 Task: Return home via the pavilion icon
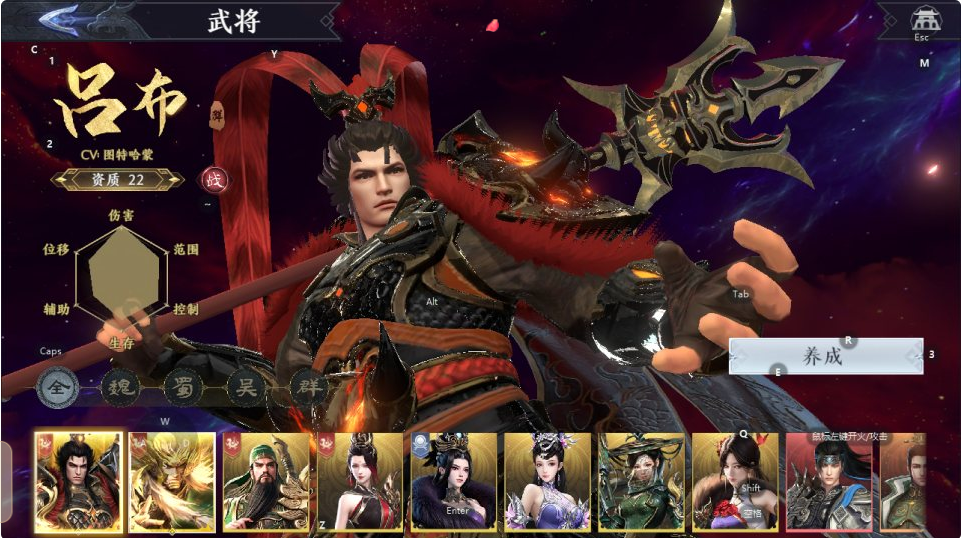click(922, 19)
